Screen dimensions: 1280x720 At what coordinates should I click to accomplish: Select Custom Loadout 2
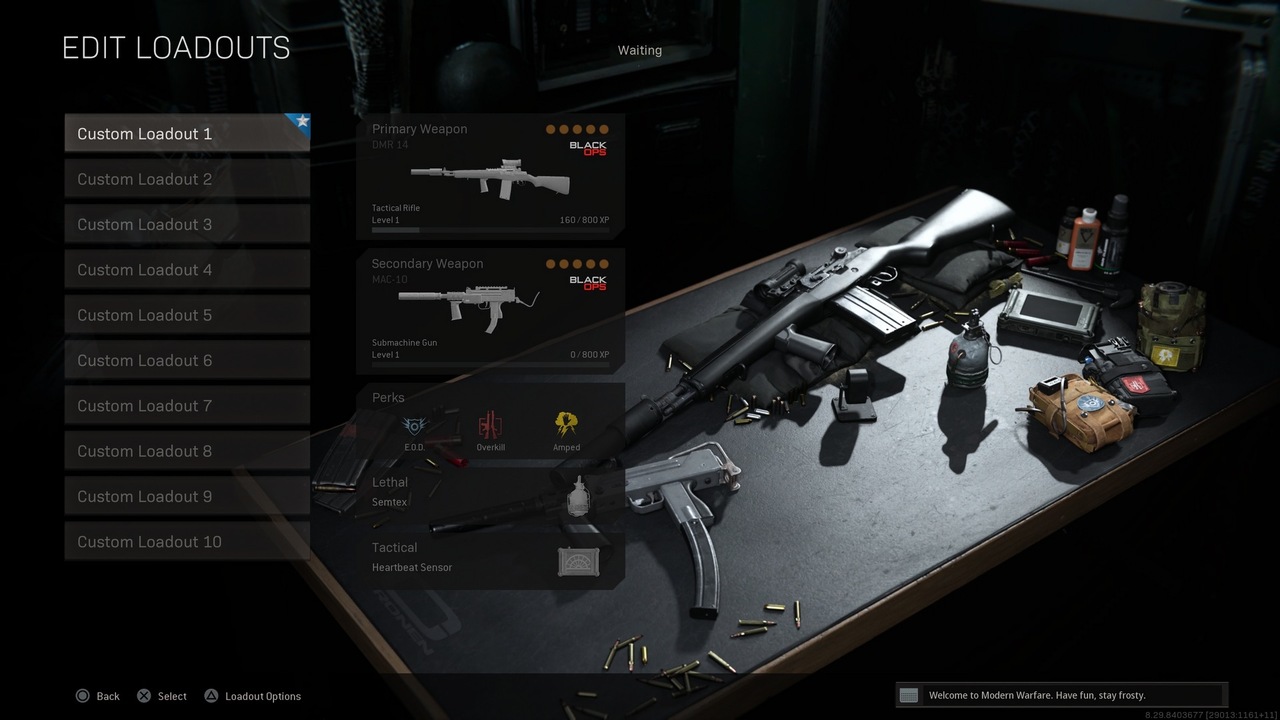click(186, 178)
